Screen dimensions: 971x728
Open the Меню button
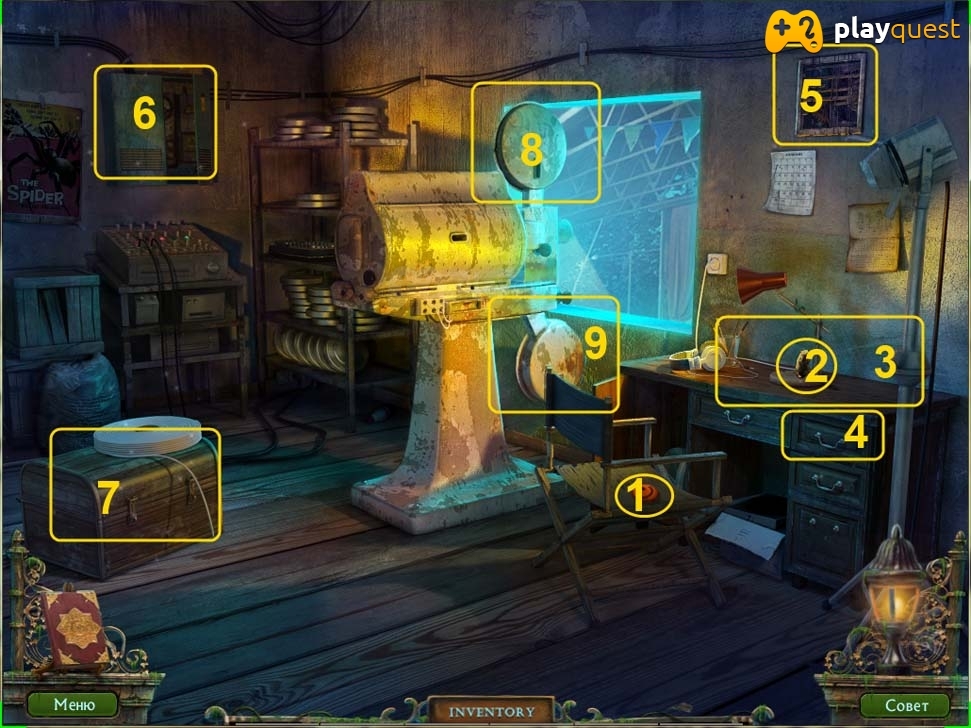click(x=73, y=704)
